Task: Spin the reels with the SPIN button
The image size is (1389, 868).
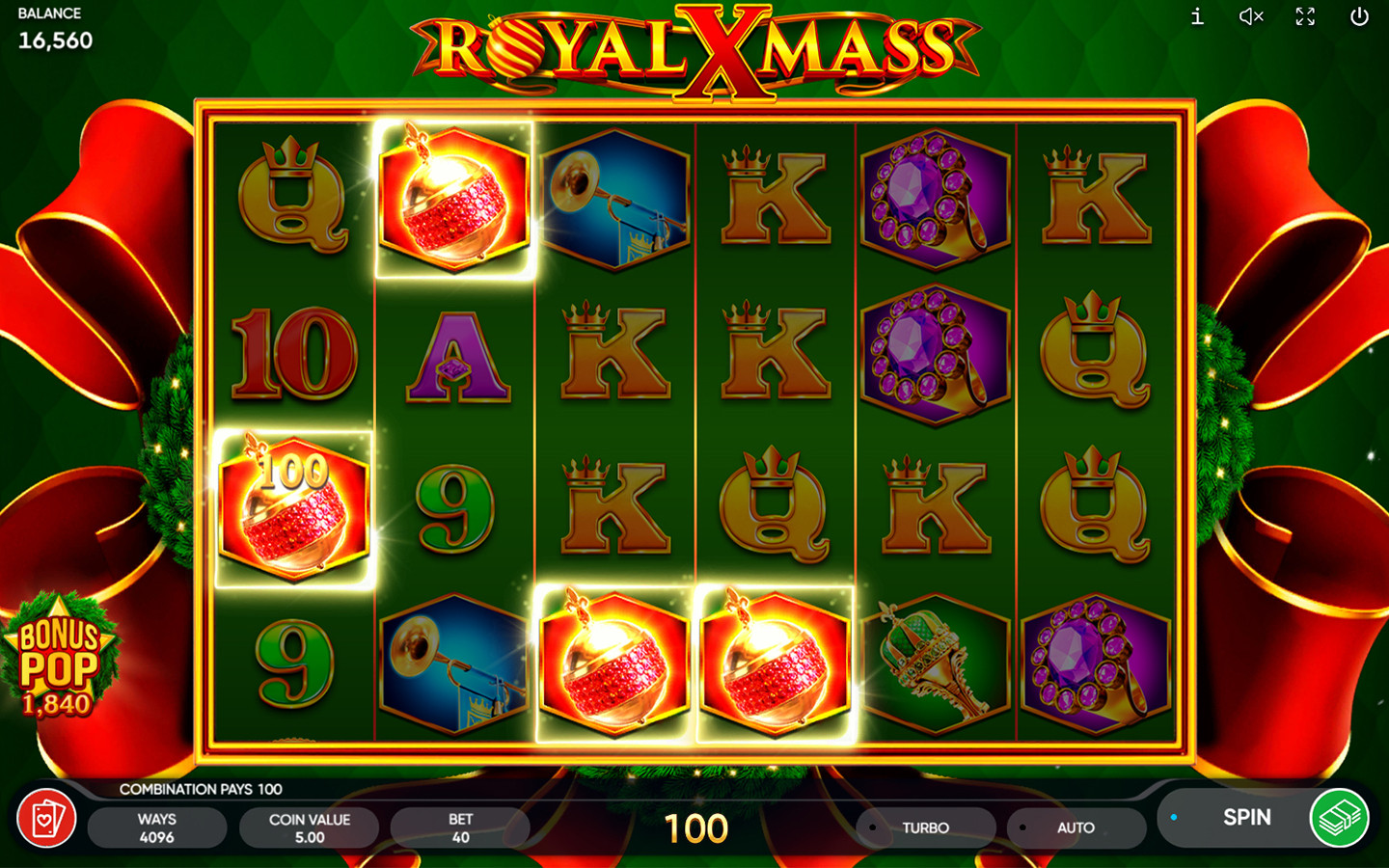Action: pos(1244,818)
